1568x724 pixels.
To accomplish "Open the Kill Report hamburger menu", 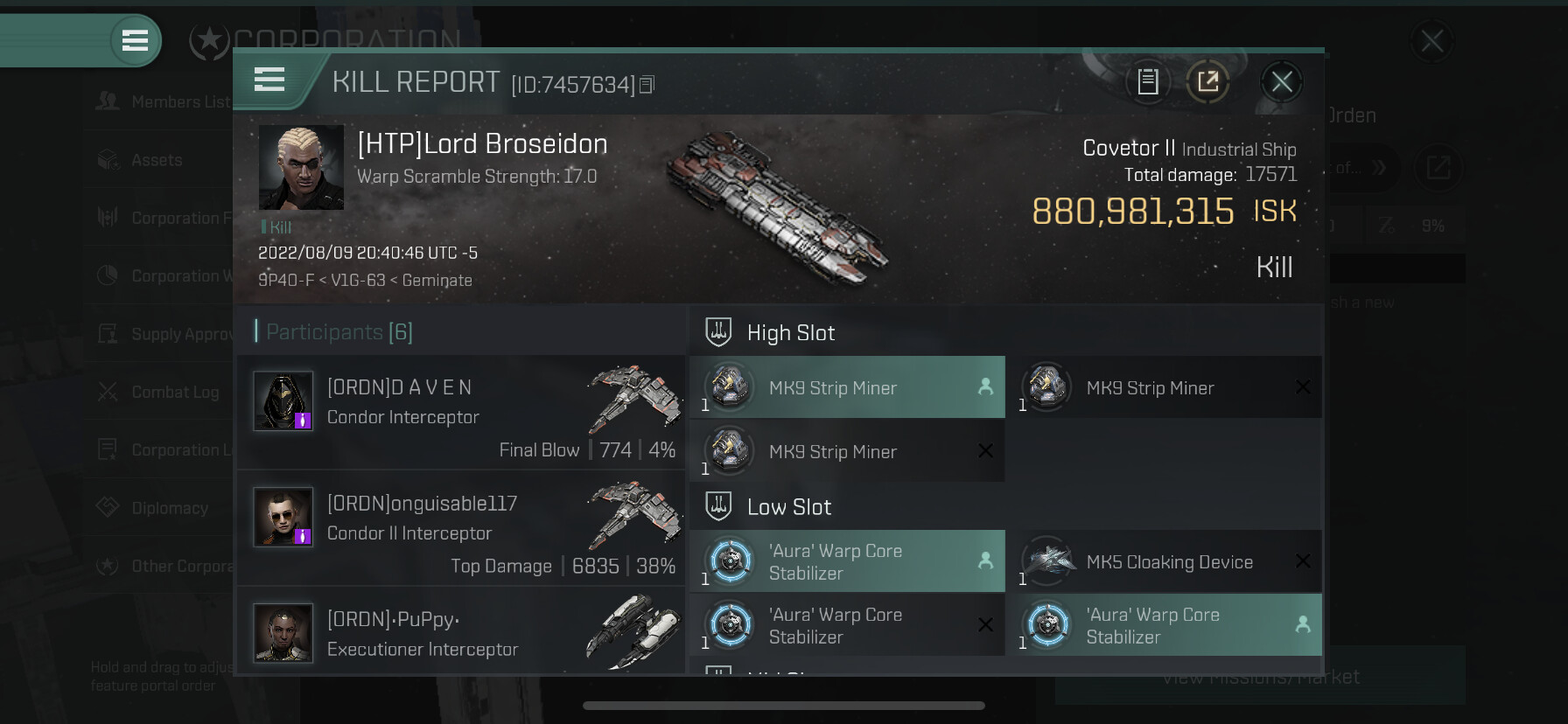I will (x=269, y=80).
